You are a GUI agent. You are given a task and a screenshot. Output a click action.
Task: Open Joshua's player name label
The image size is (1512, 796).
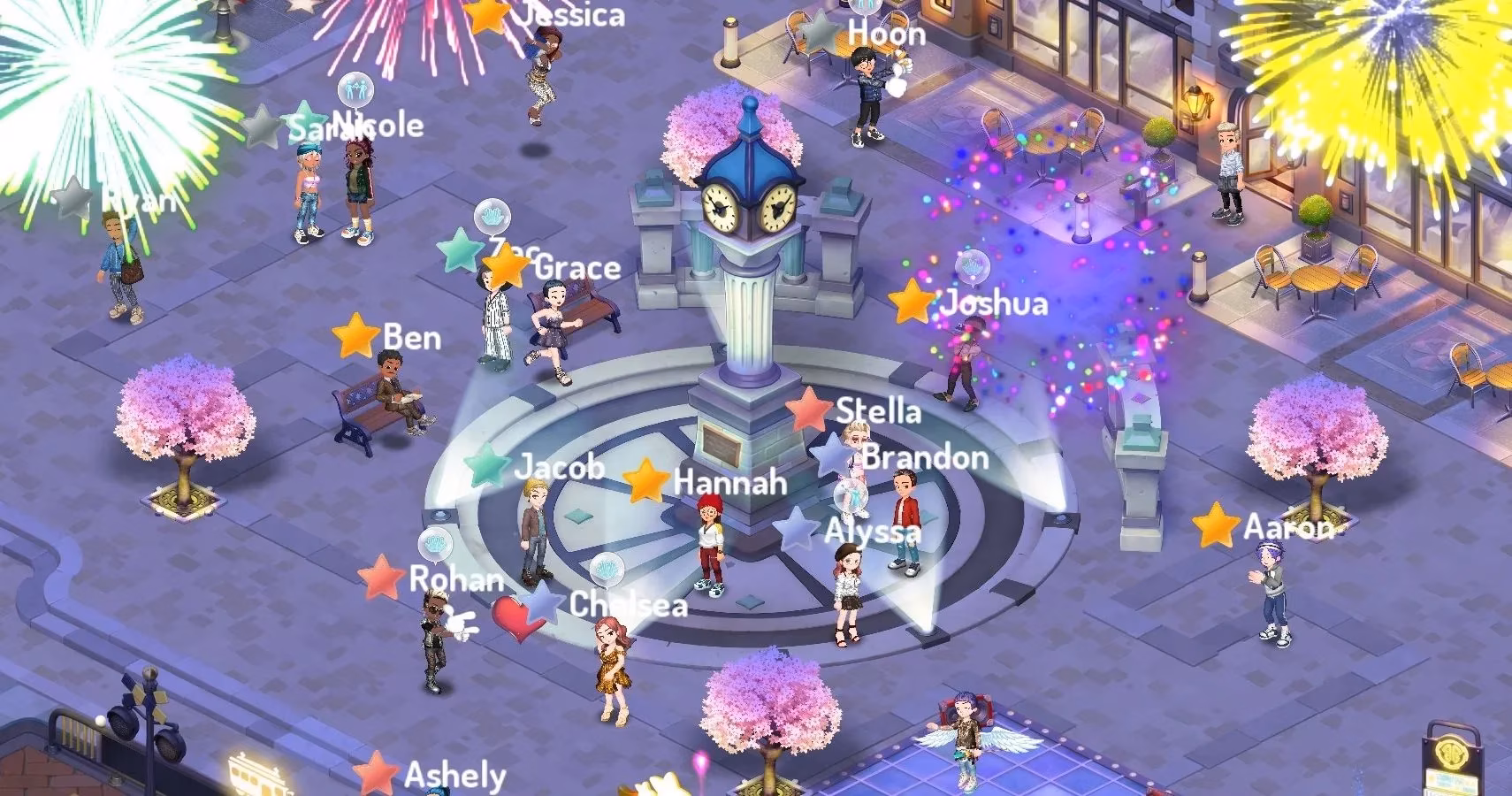(x=994, y=303)
